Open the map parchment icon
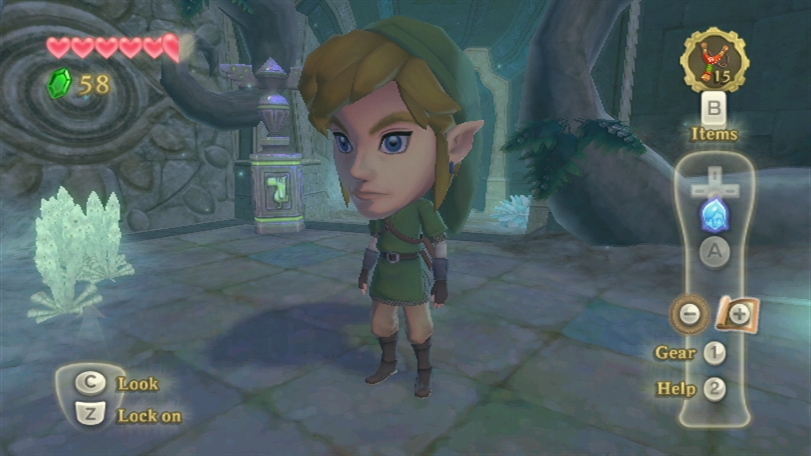 coord(737,314)
